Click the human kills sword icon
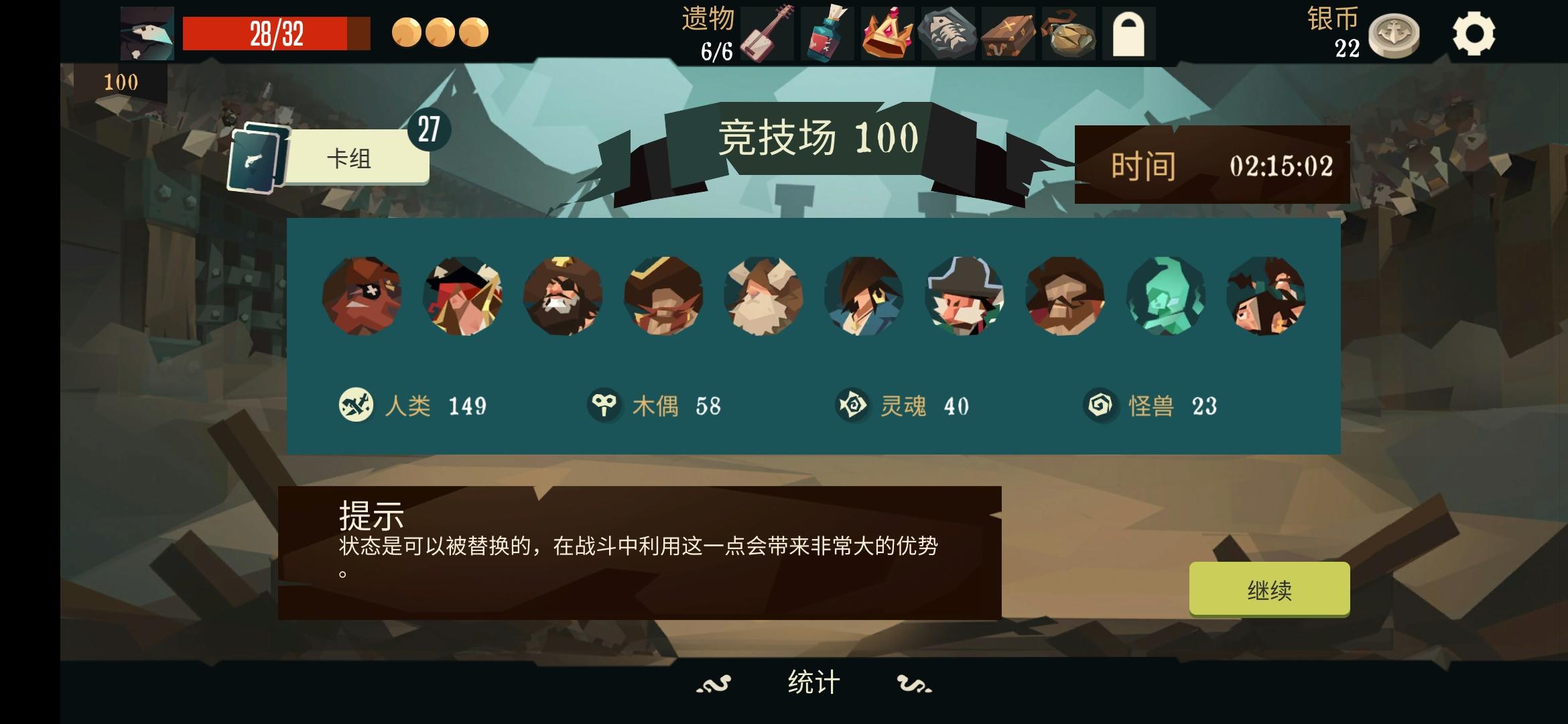 coord(355,402)
